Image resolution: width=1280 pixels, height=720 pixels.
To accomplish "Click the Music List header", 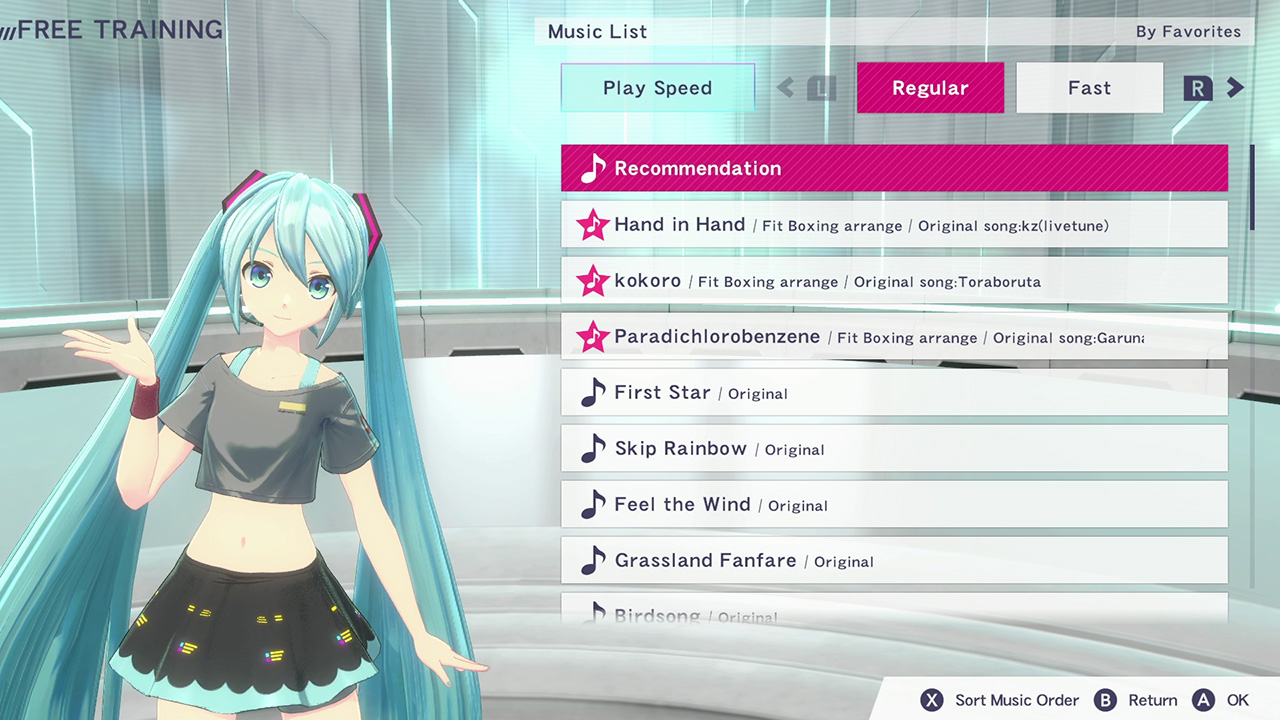I will point(597,31).
